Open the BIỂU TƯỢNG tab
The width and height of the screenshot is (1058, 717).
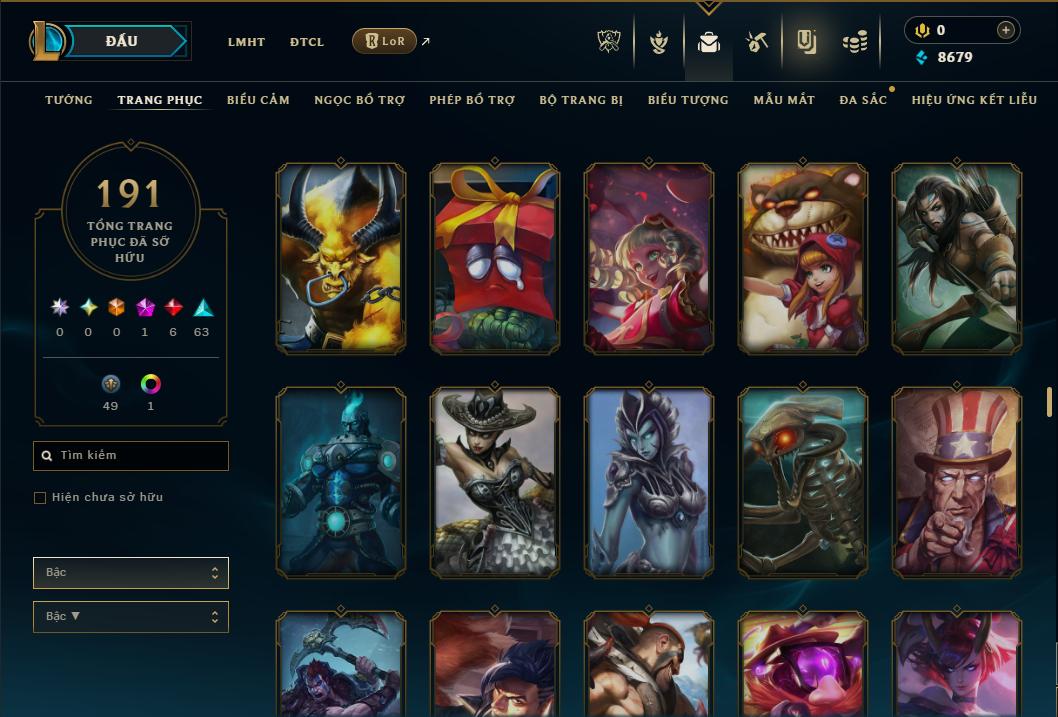(688, 100)
